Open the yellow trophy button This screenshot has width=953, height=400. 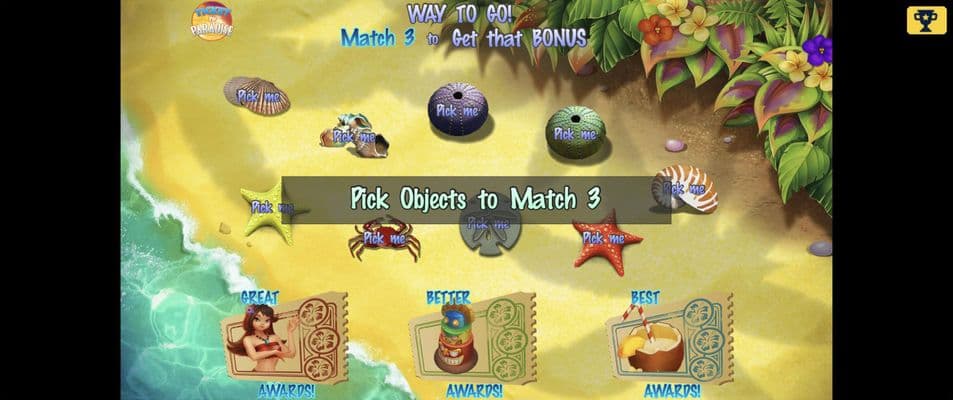click(926, 20)
